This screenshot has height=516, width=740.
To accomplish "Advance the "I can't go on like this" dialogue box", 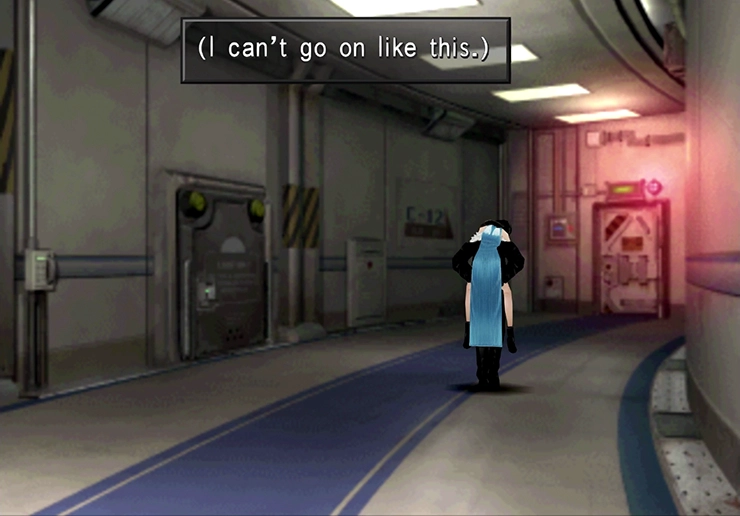I will [345, 49].
